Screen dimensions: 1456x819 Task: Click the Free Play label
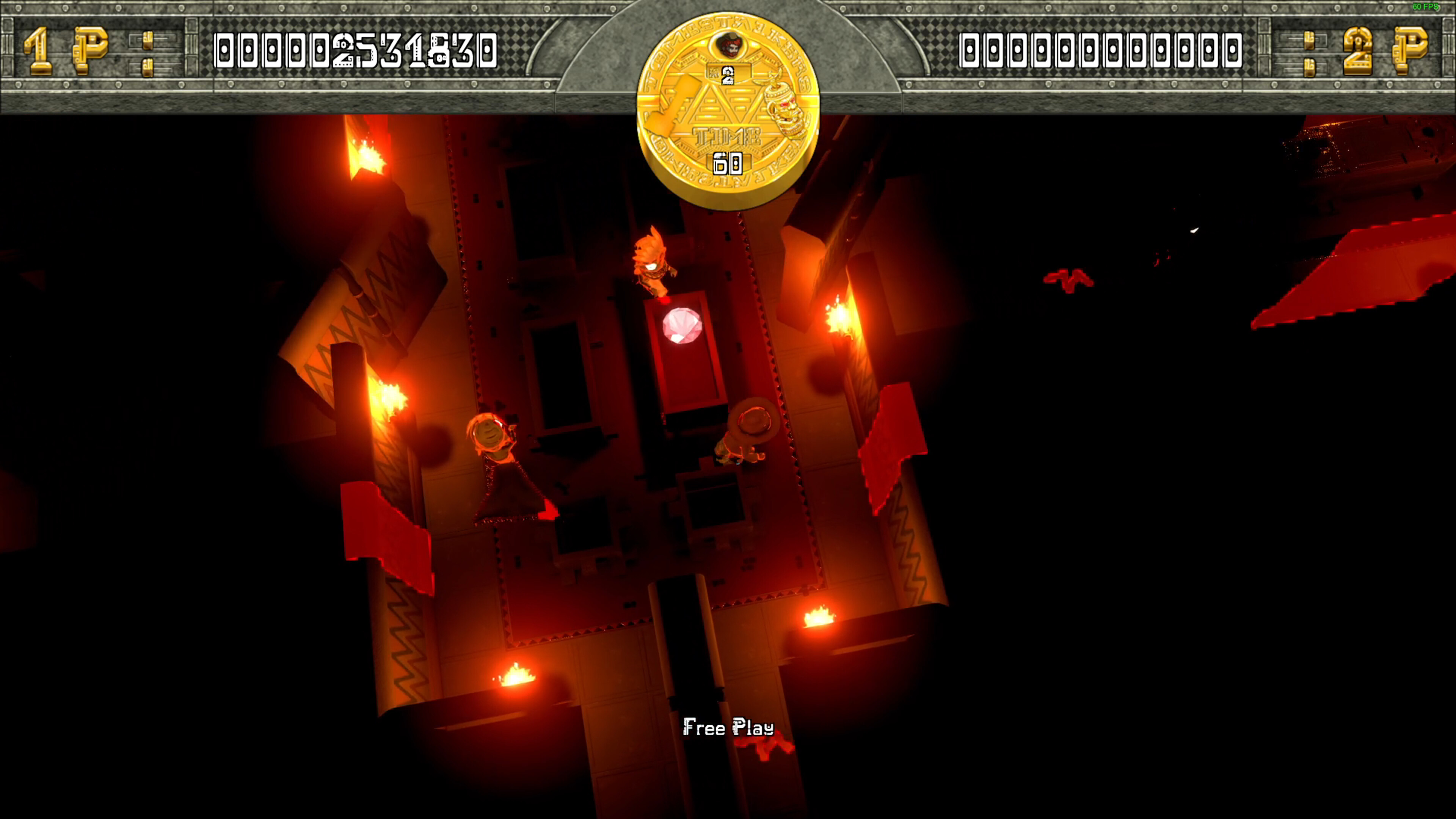tap(728, 729)
